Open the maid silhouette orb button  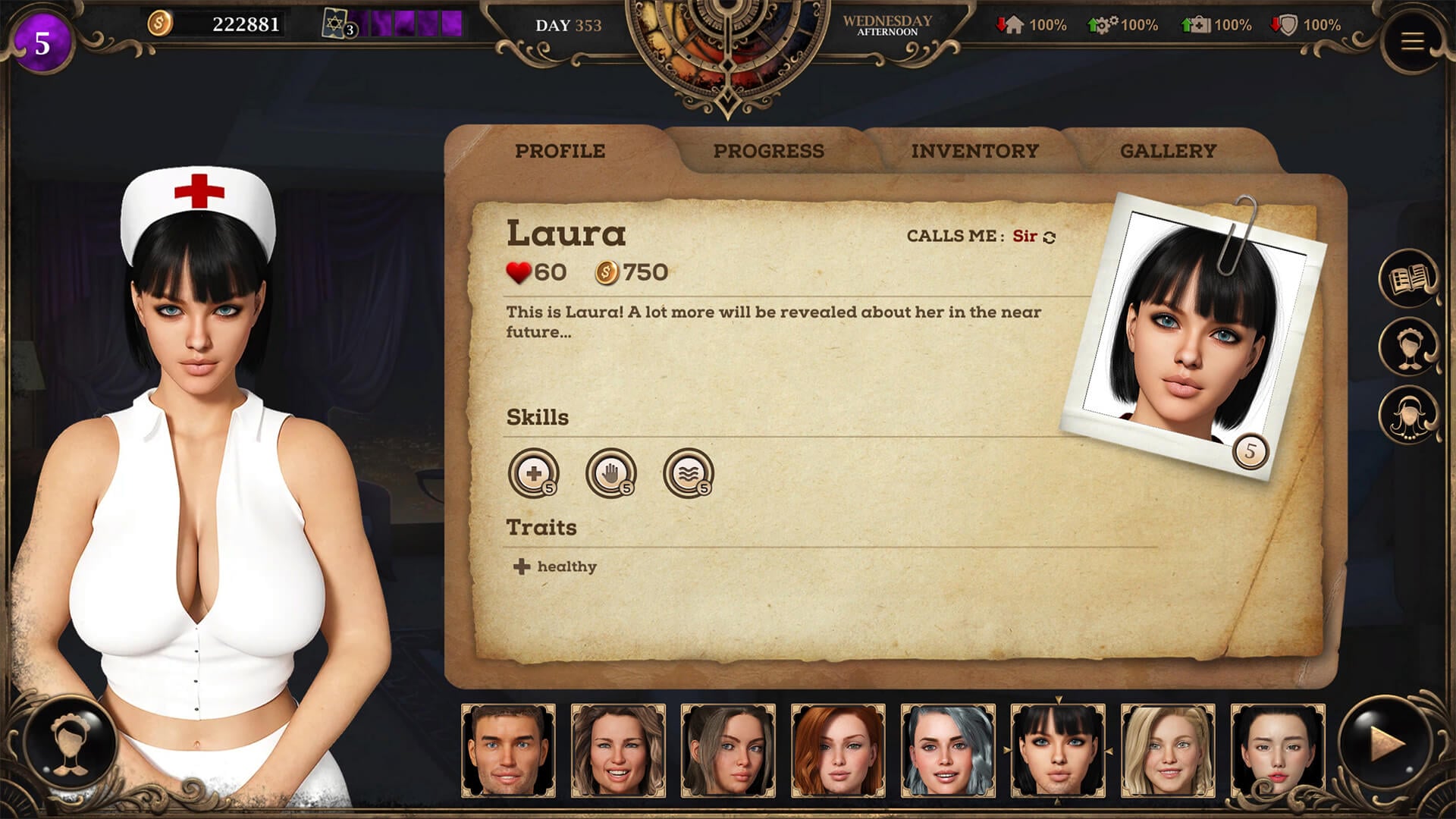70,742
